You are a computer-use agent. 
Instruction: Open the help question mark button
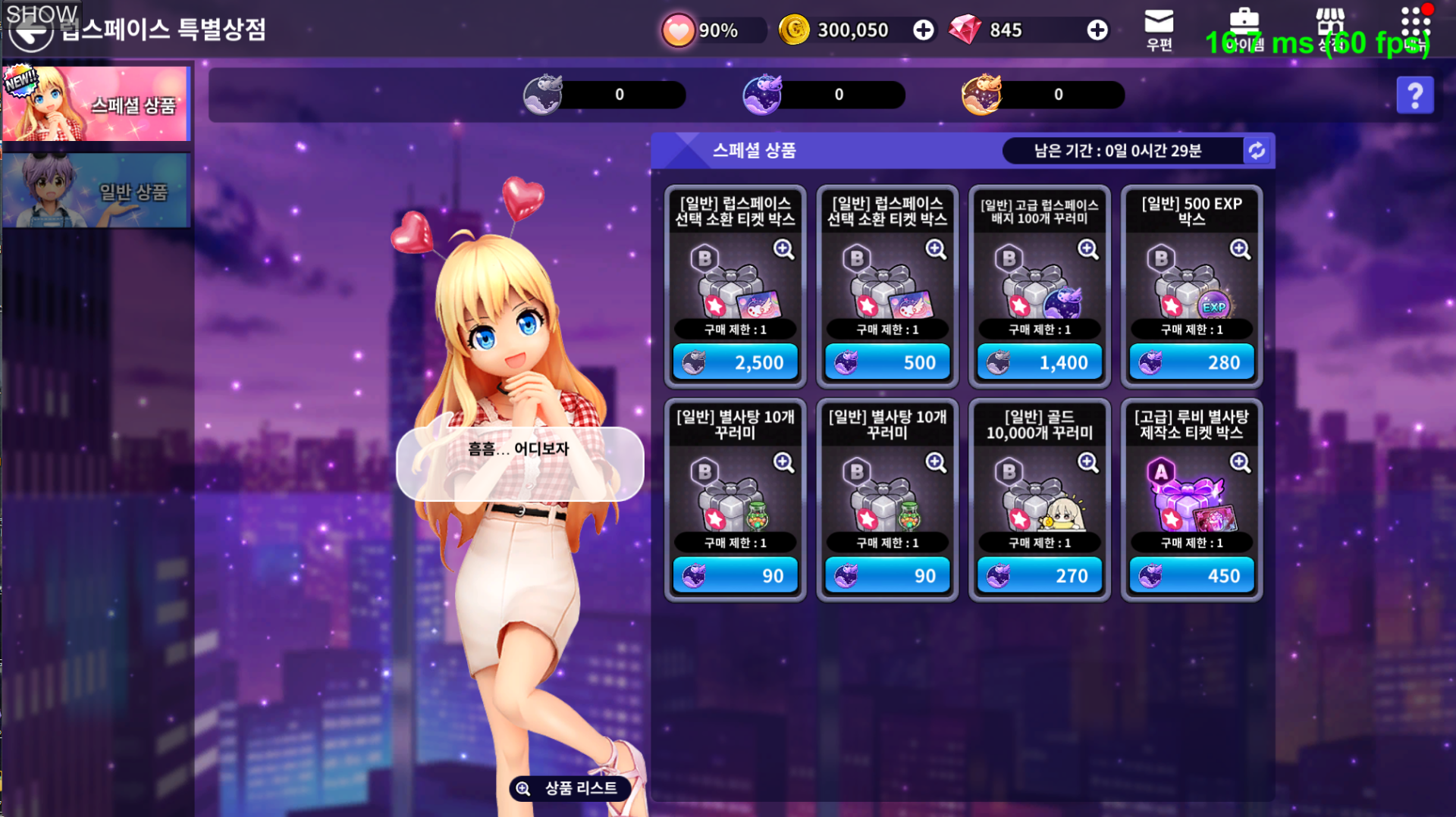1414,95
